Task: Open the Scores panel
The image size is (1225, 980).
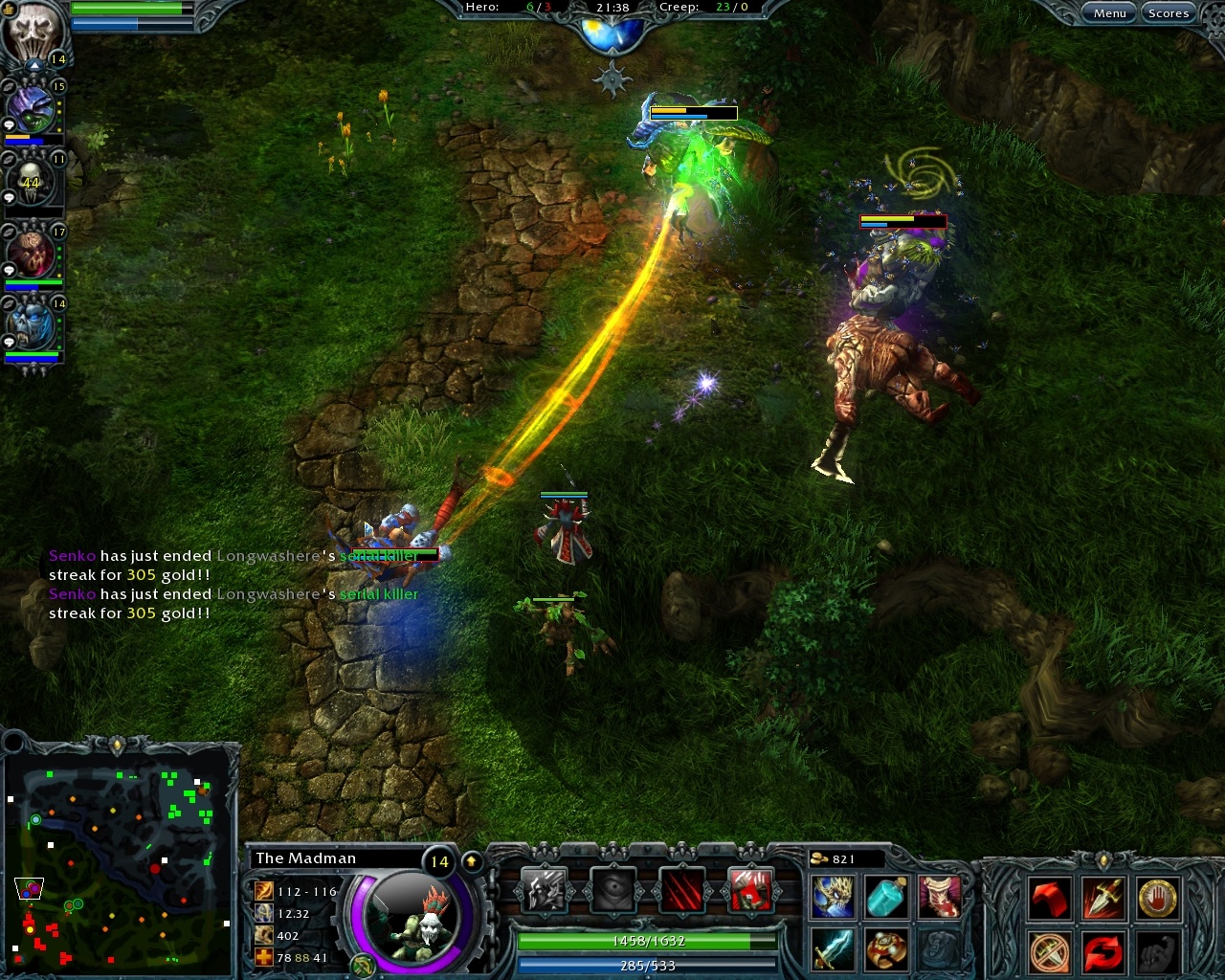Action: tap(1169, 12)
